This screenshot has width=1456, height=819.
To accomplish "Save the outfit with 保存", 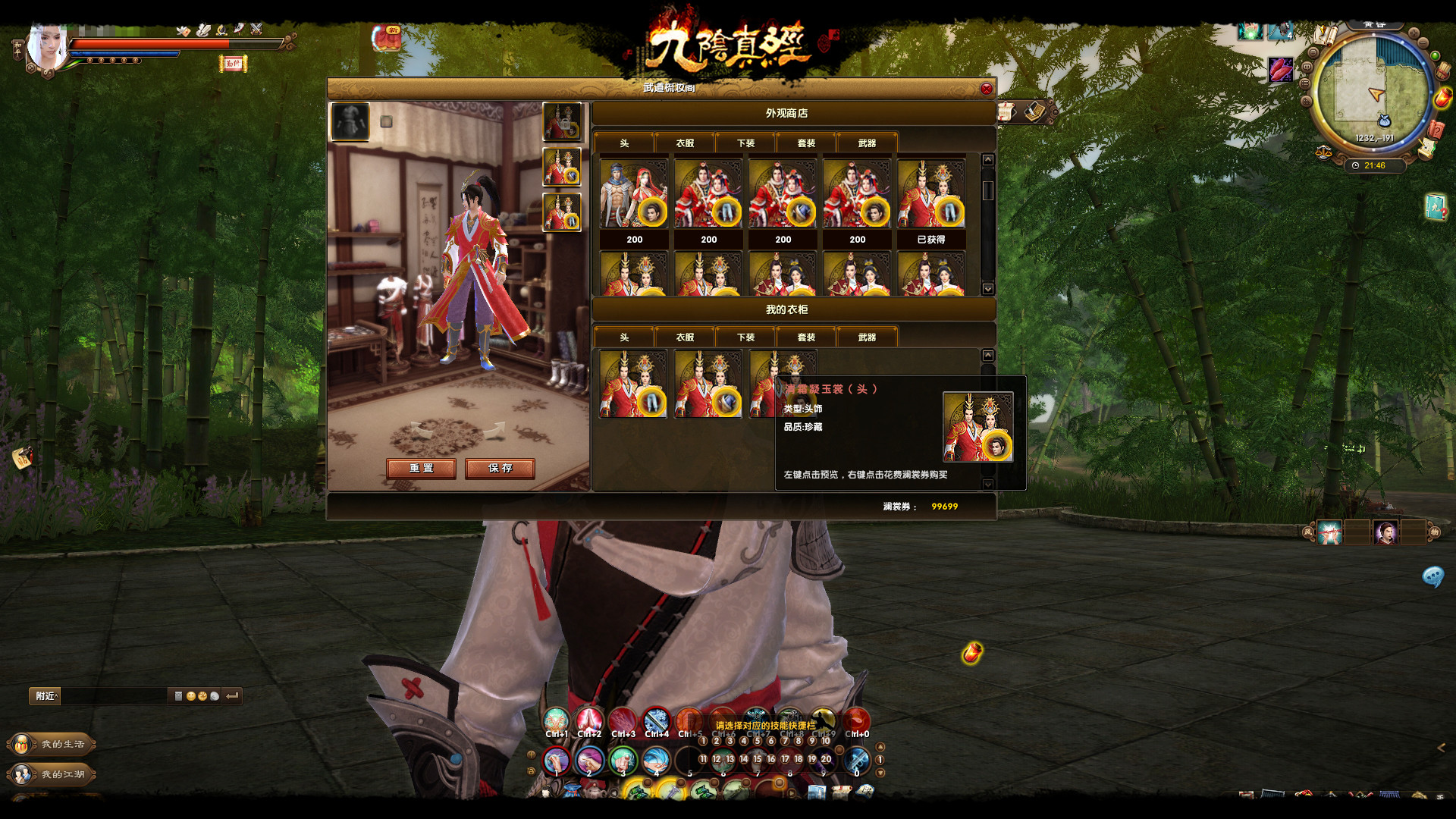I will tap(500, 468).
